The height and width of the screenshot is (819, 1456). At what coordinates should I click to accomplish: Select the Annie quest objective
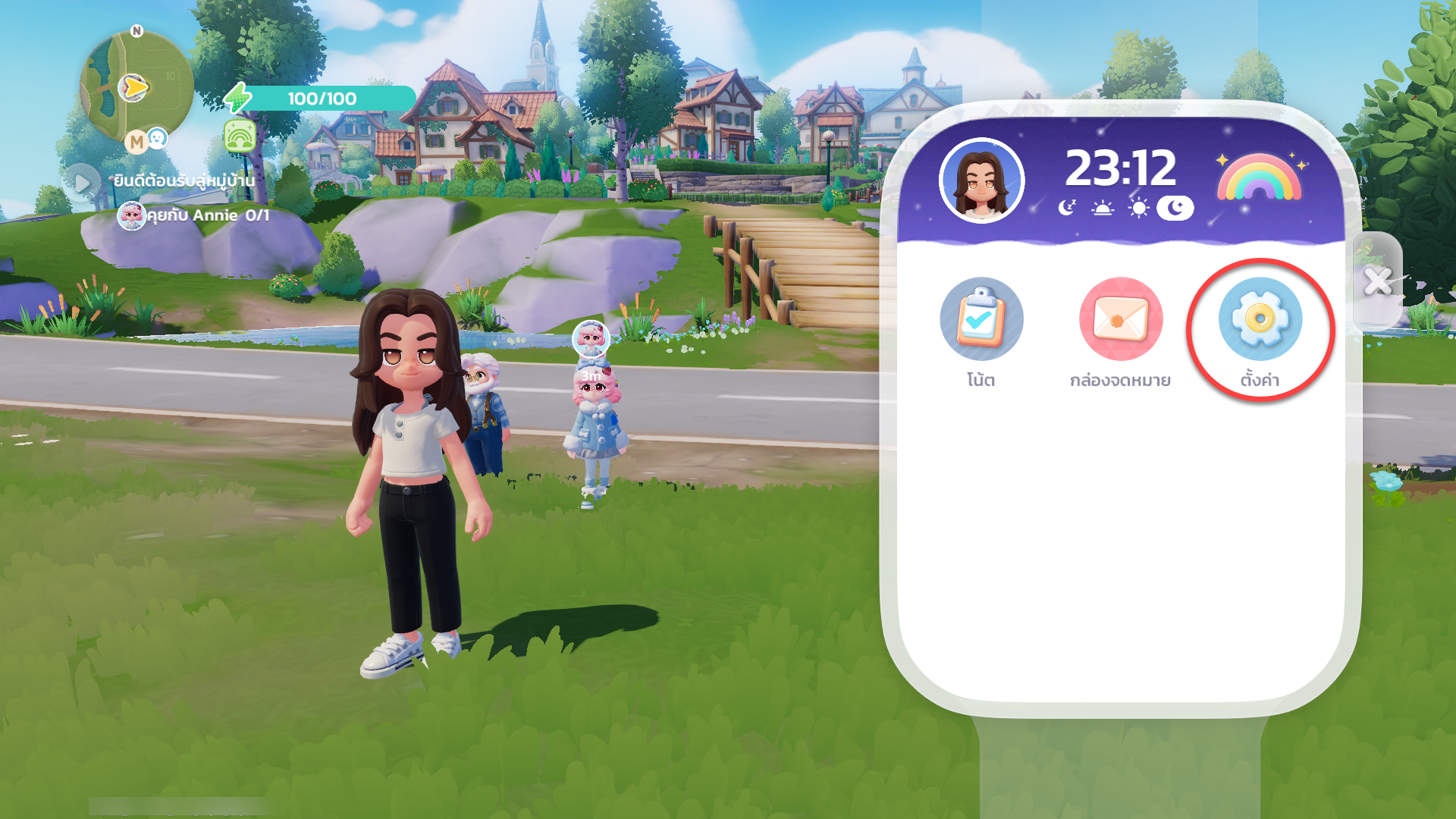click(x=194, y=216)
